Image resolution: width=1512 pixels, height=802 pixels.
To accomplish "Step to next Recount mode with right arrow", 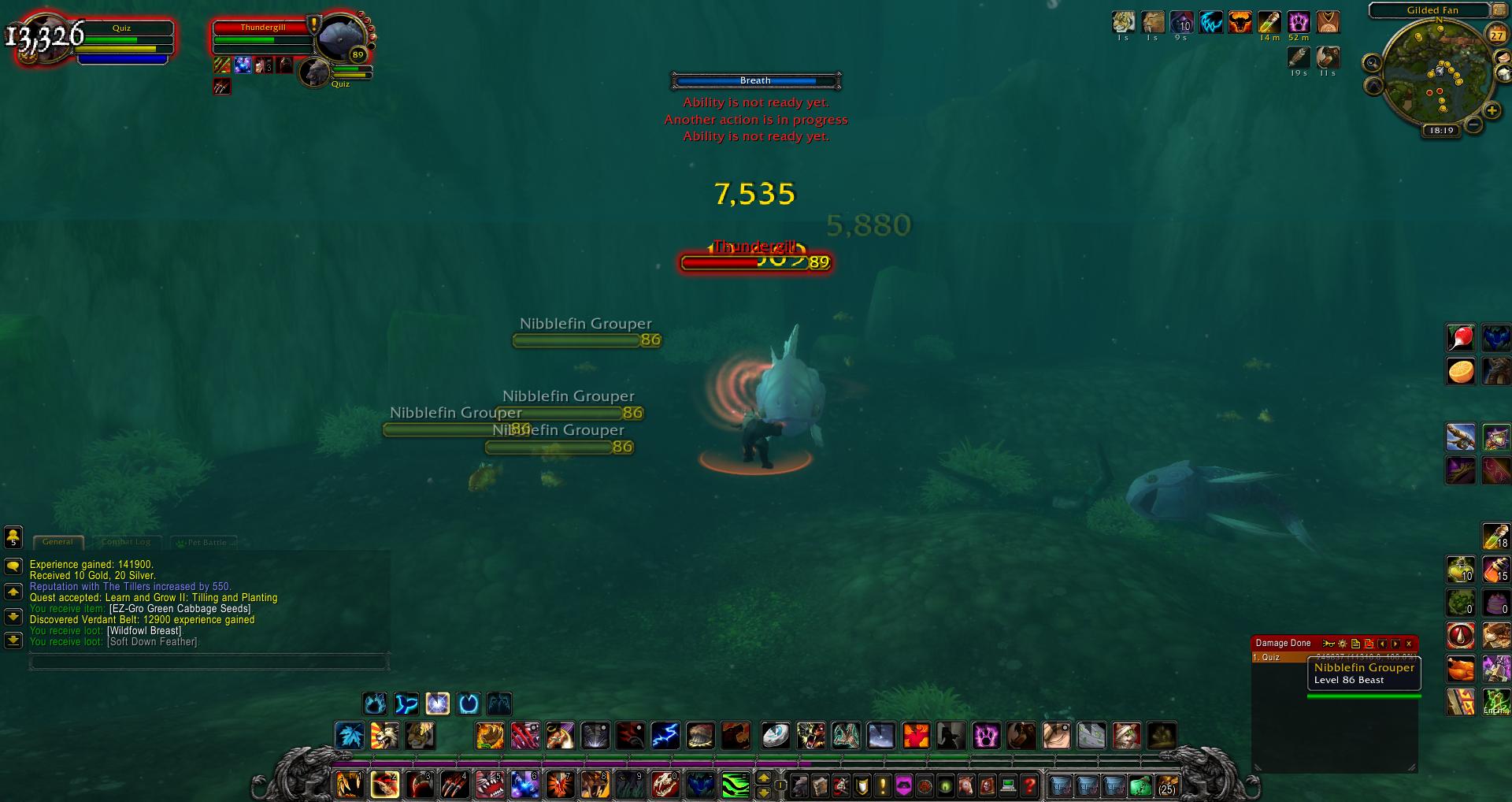I will (x=1395, y=643).
